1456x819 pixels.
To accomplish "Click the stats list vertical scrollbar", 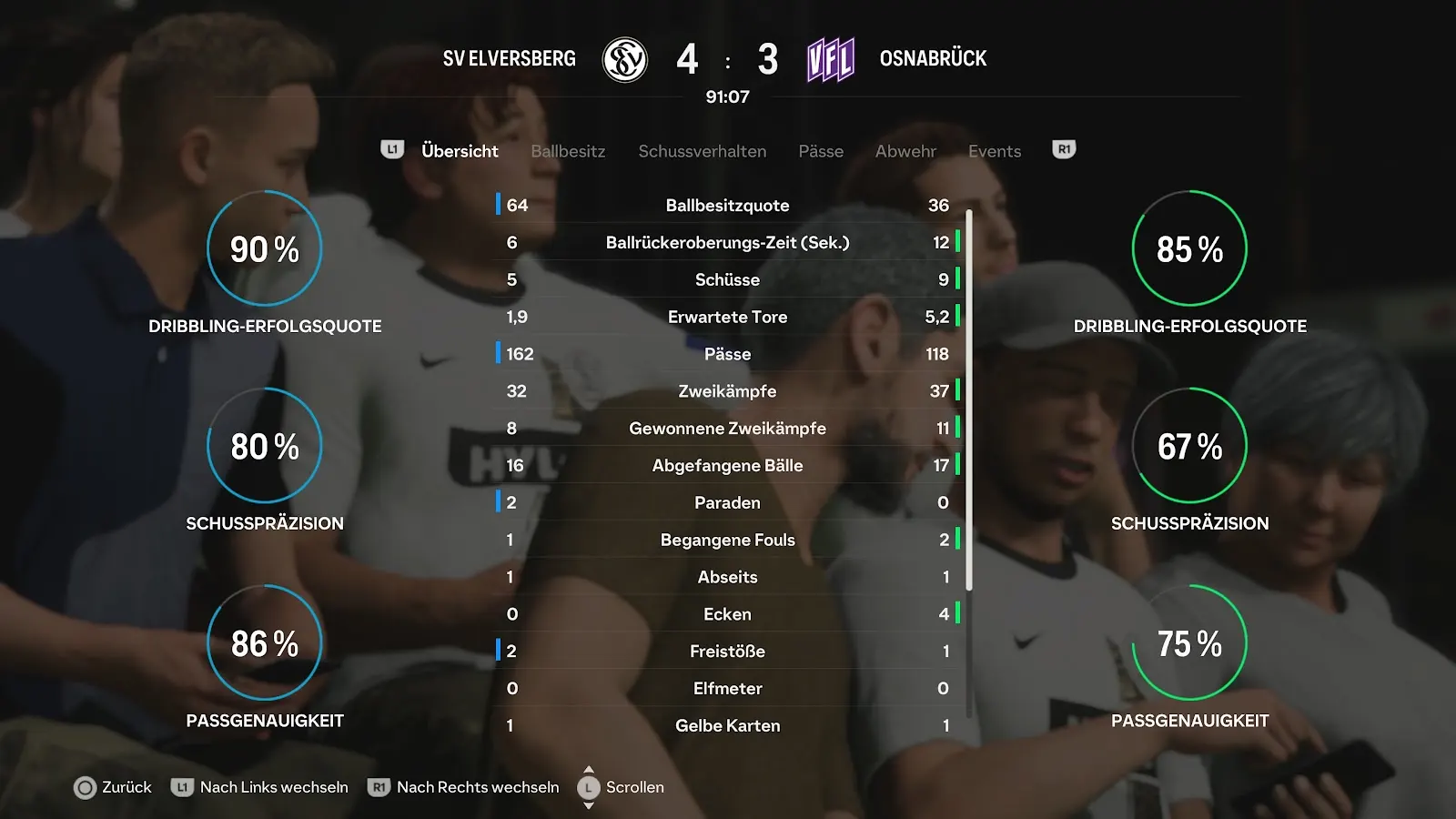I will point(969,400).
